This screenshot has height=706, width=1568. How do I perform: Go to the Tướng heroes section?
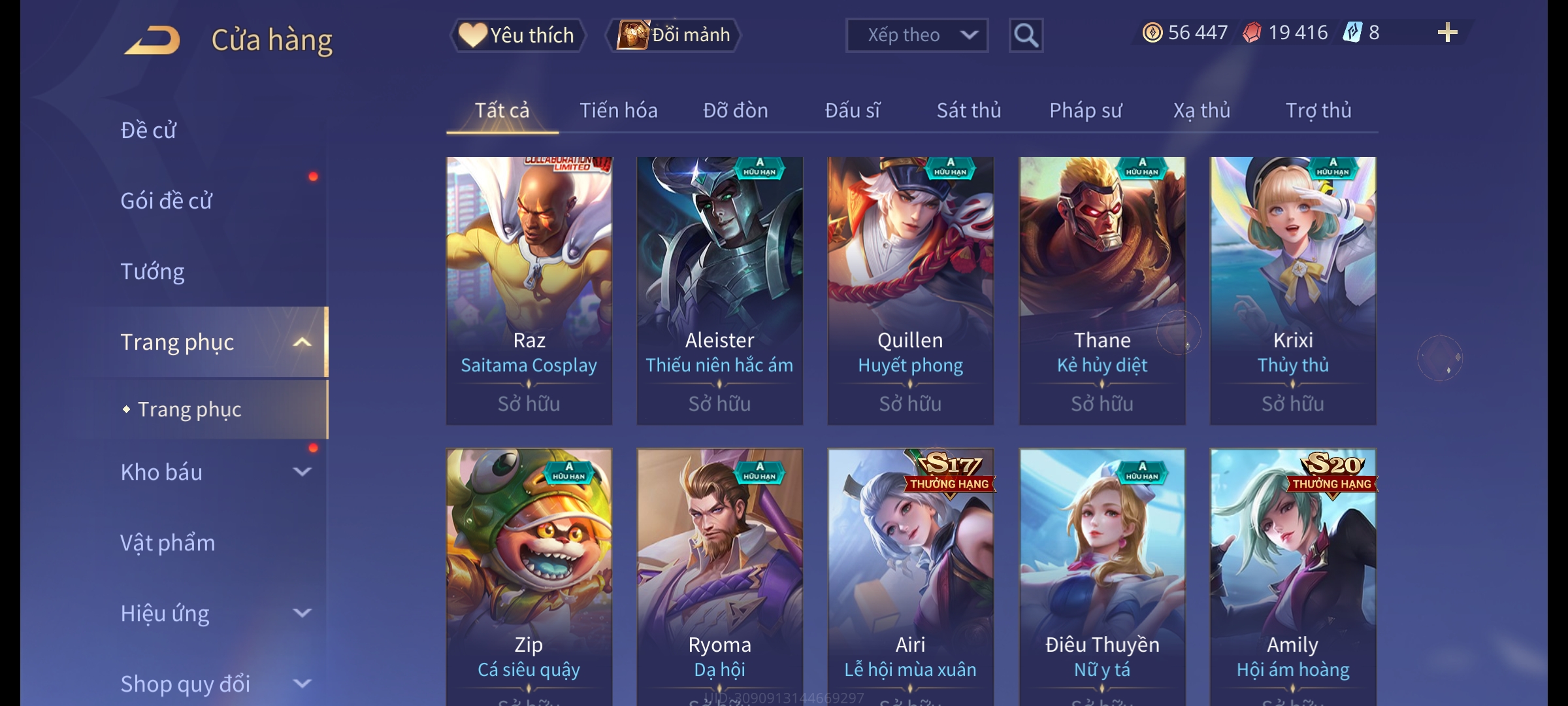click(152, 271)
